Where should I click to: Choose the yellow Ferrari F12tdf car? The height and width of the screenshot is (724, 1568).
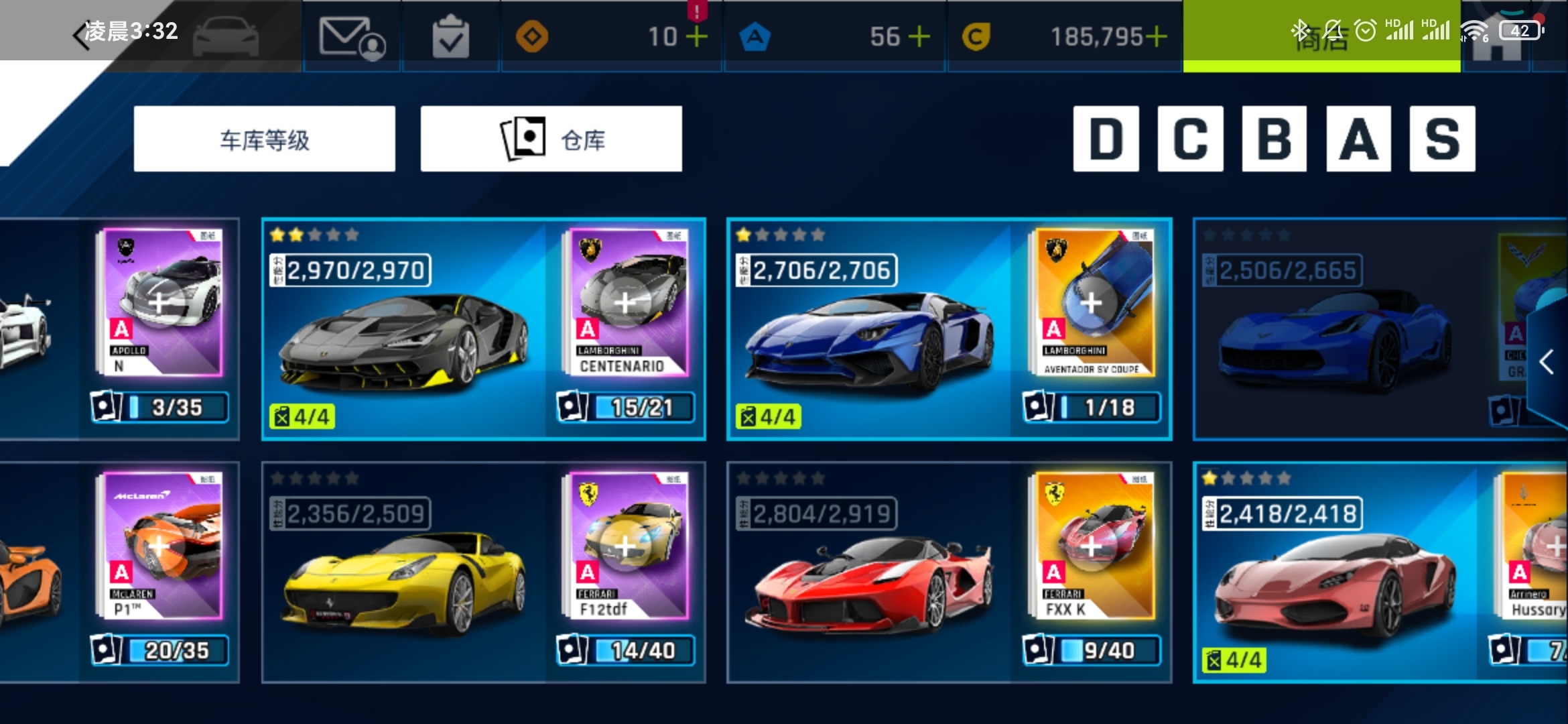point(403,580)
